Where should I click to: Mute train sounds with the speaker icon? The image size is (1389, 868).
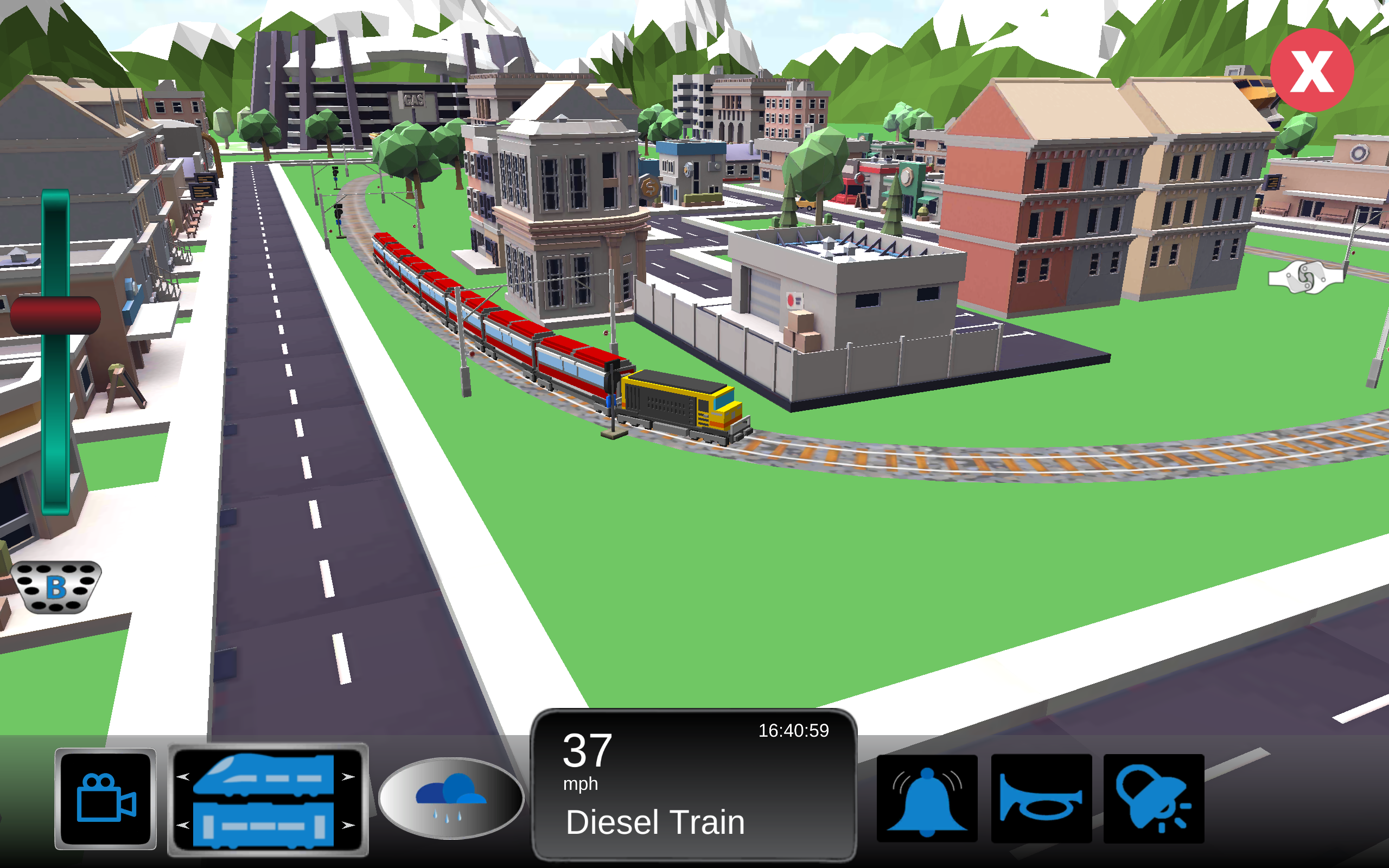[1155, 798]
